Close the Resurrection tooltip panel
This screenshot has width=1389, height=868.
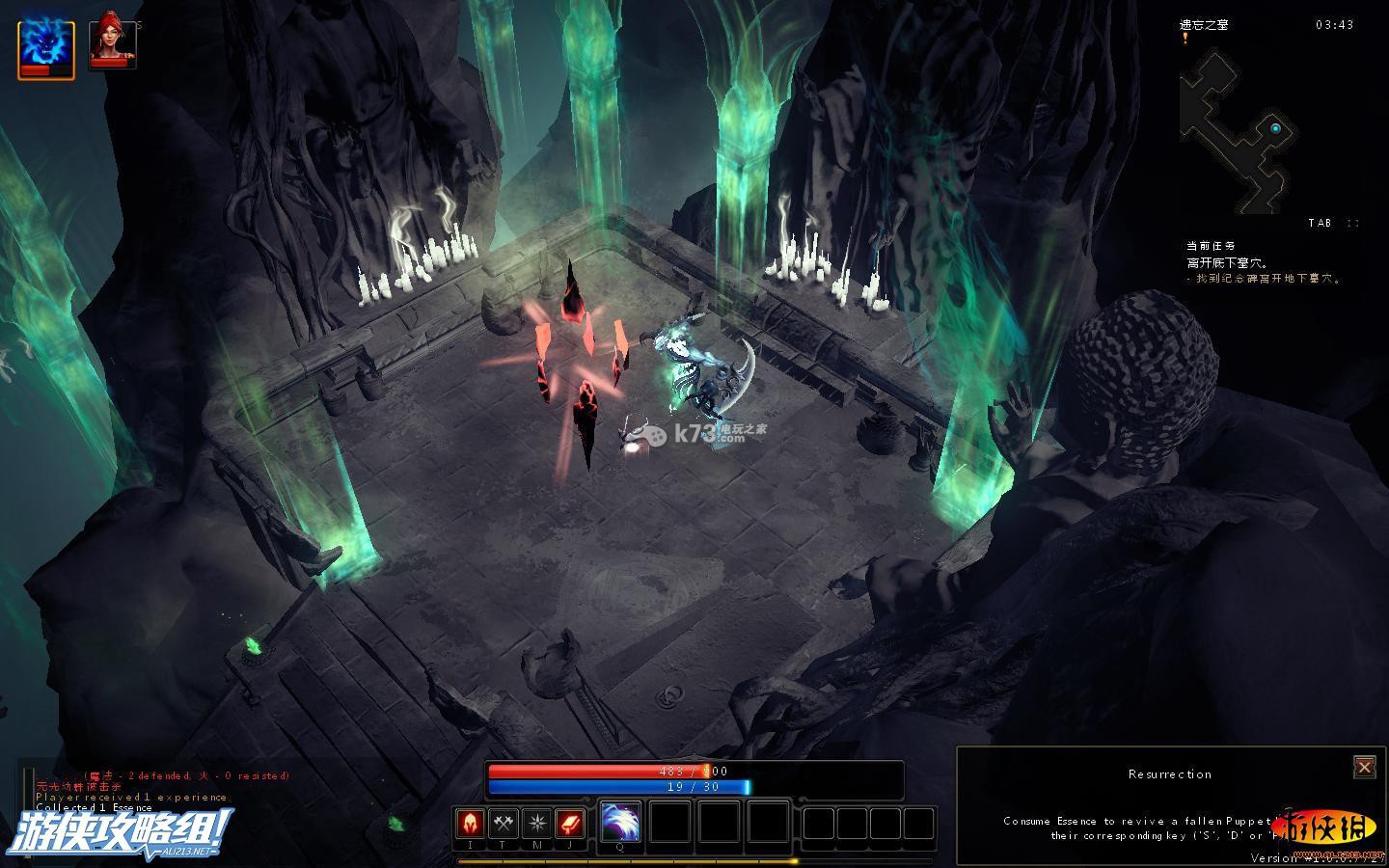(1364, 767)
